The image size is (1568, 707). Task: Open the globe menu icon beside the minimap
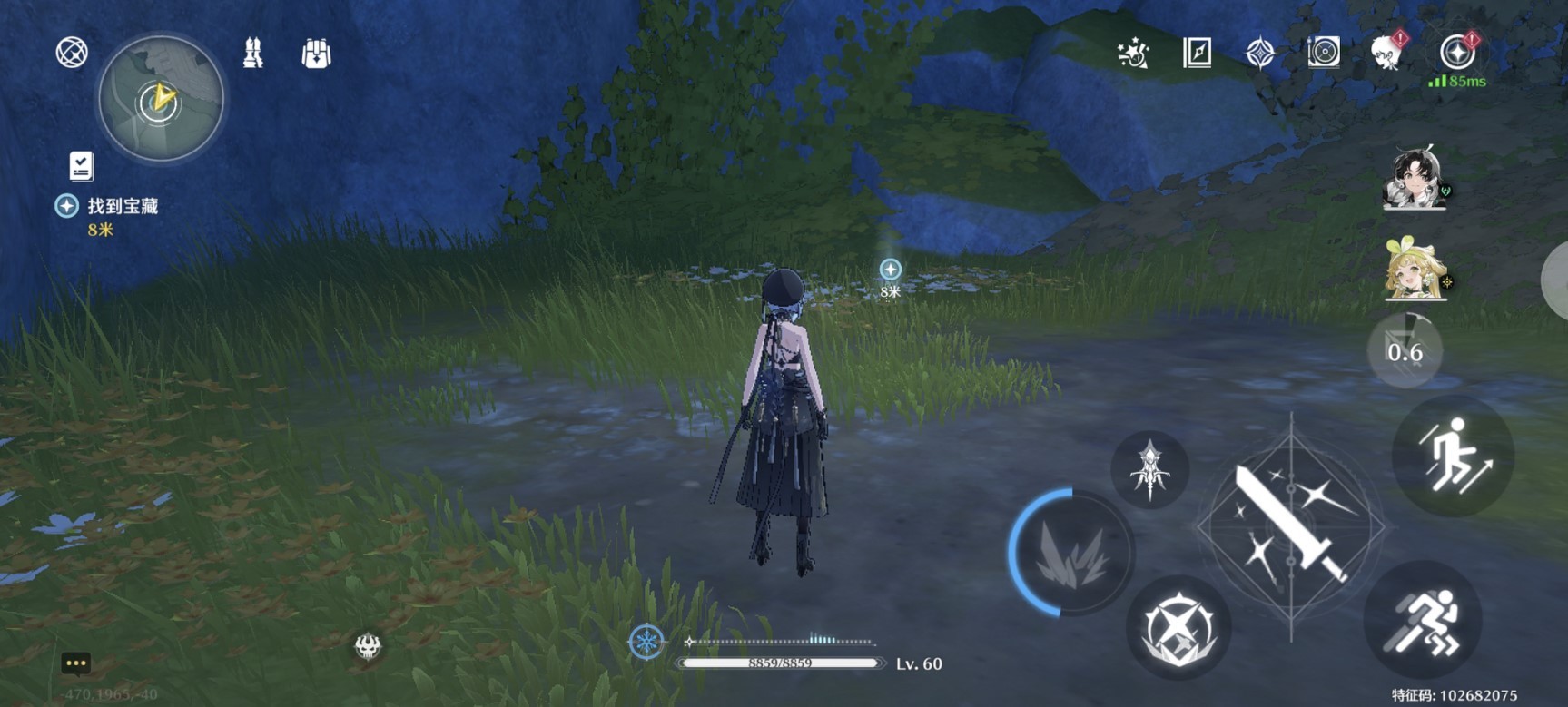[72, 53]
